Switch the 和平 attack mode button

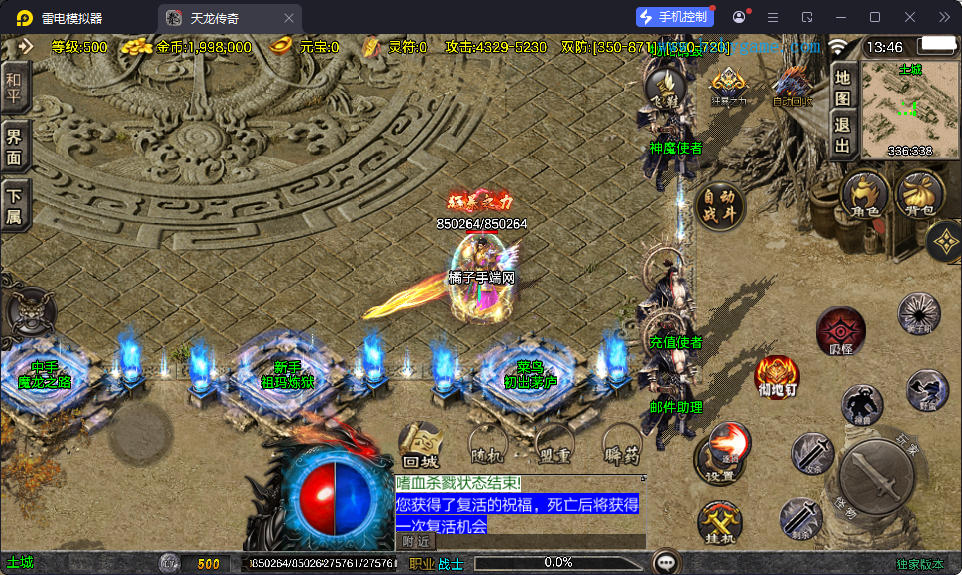tap(14, 91)
